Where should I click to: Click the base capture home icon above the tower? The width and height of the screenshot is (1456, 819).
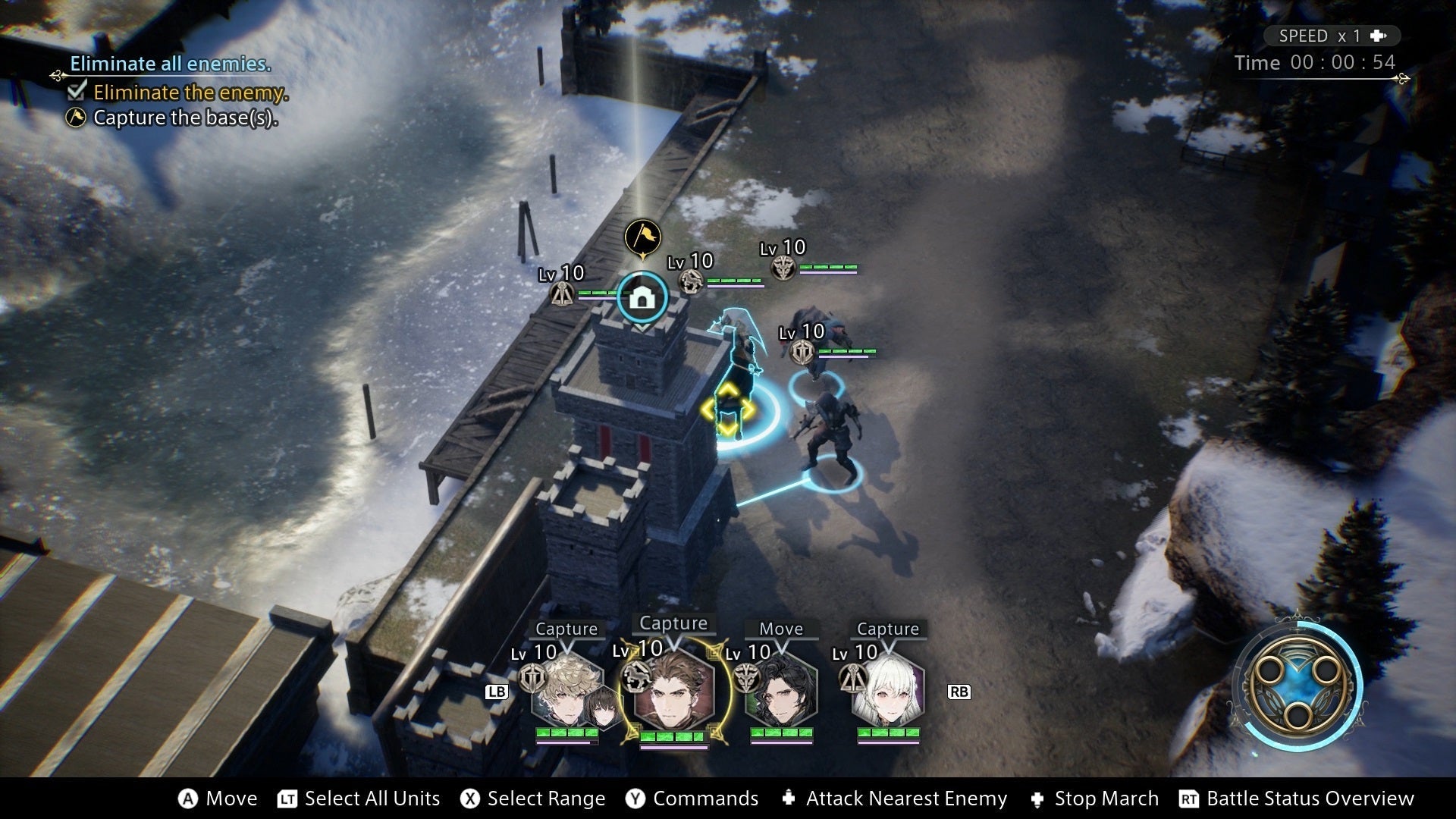[642, 298]
